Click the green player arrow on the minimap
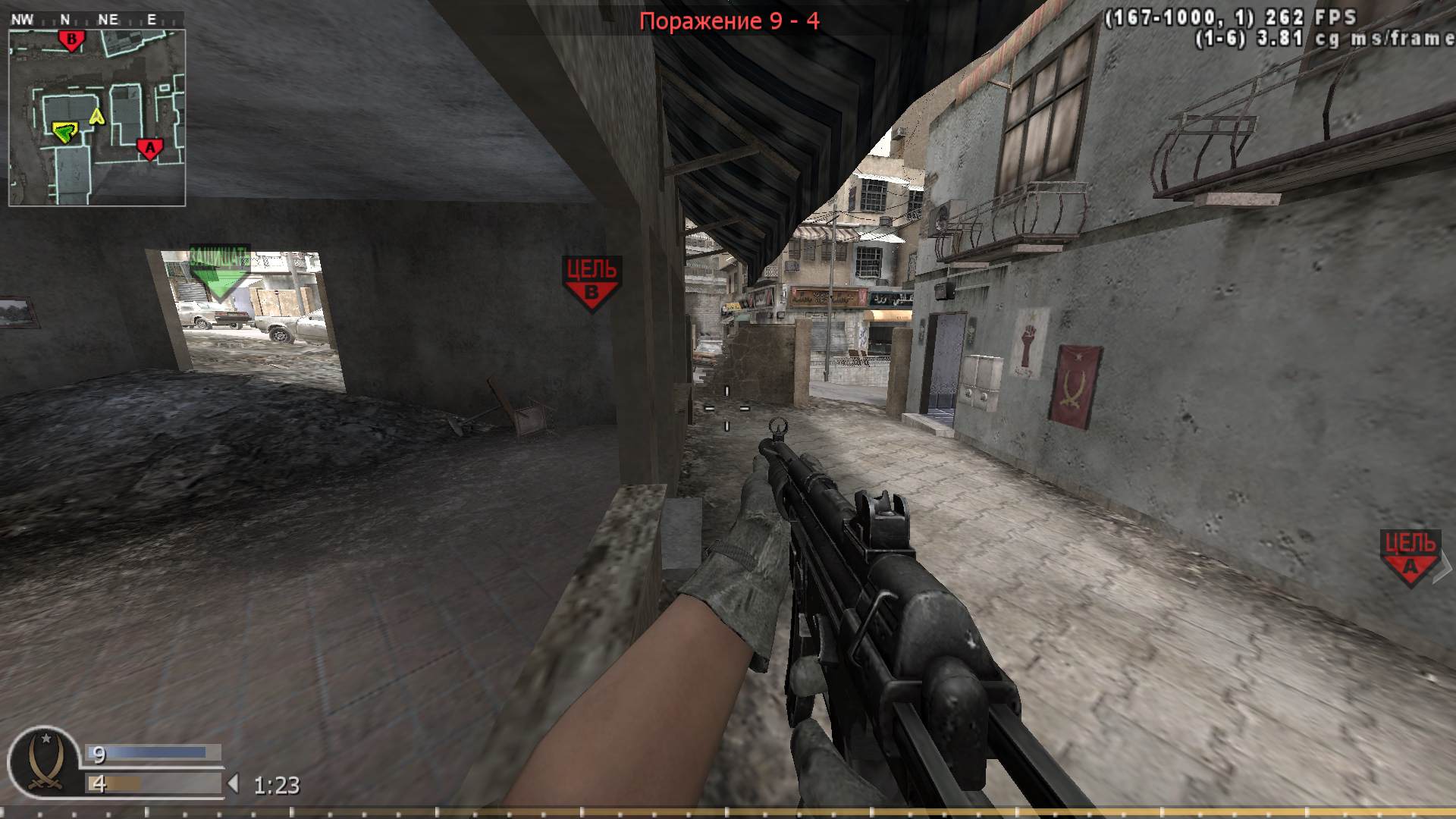The image size is (1456, 819). (x=64, y=133)
